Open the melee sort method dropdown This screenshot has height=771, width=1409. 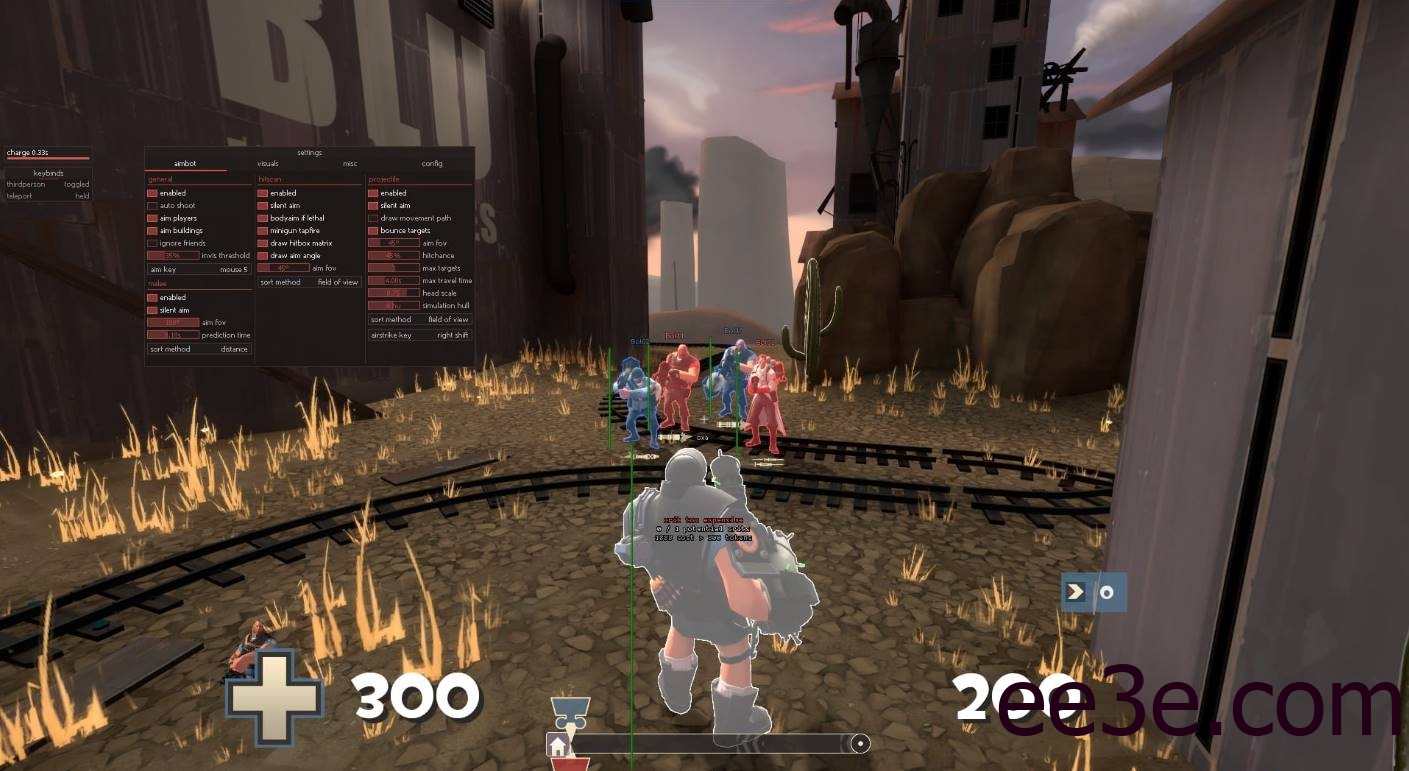click(199, 349)
